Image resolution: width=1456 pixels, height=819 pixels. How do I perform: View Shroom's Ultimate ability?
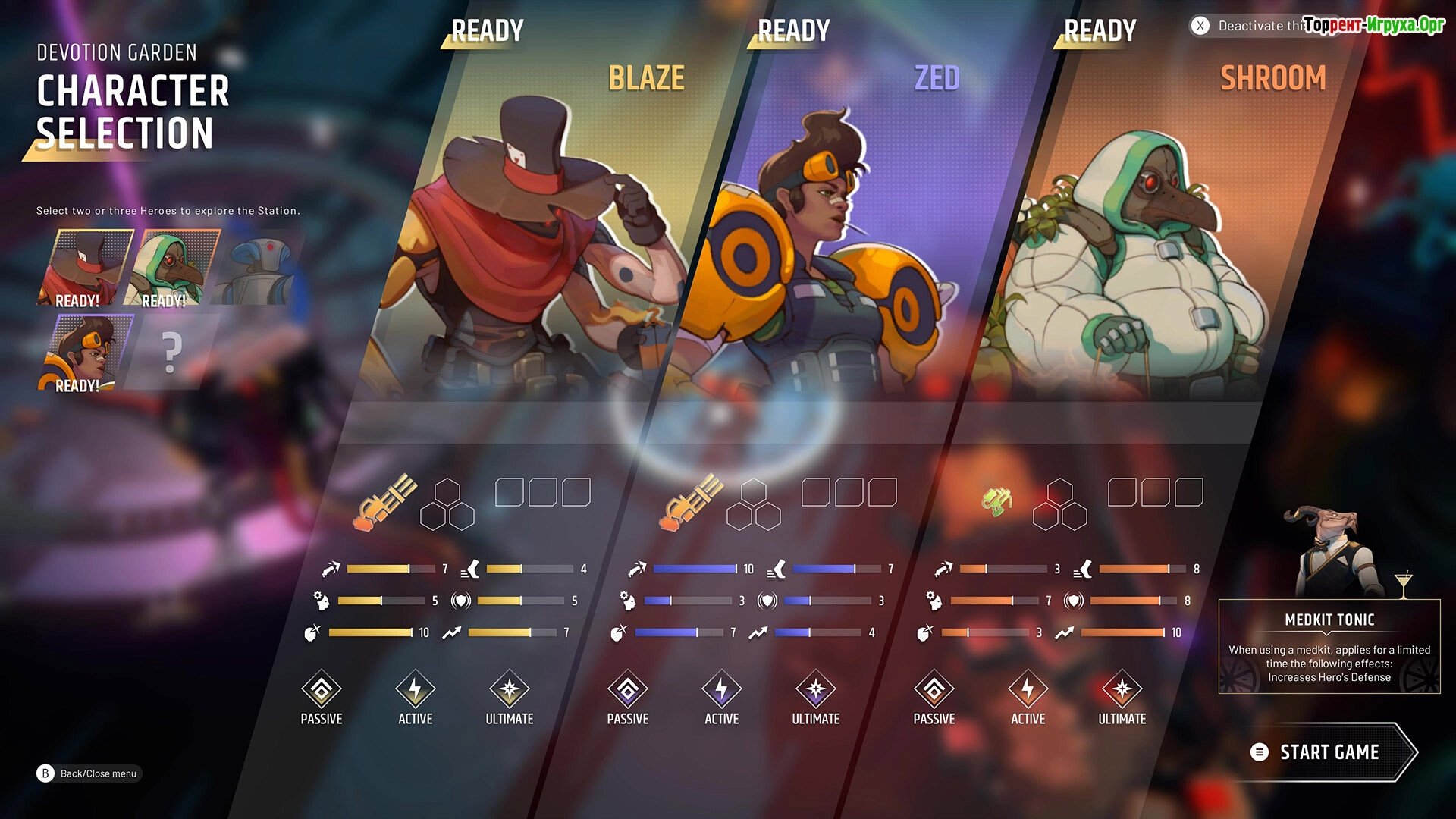1122,698
